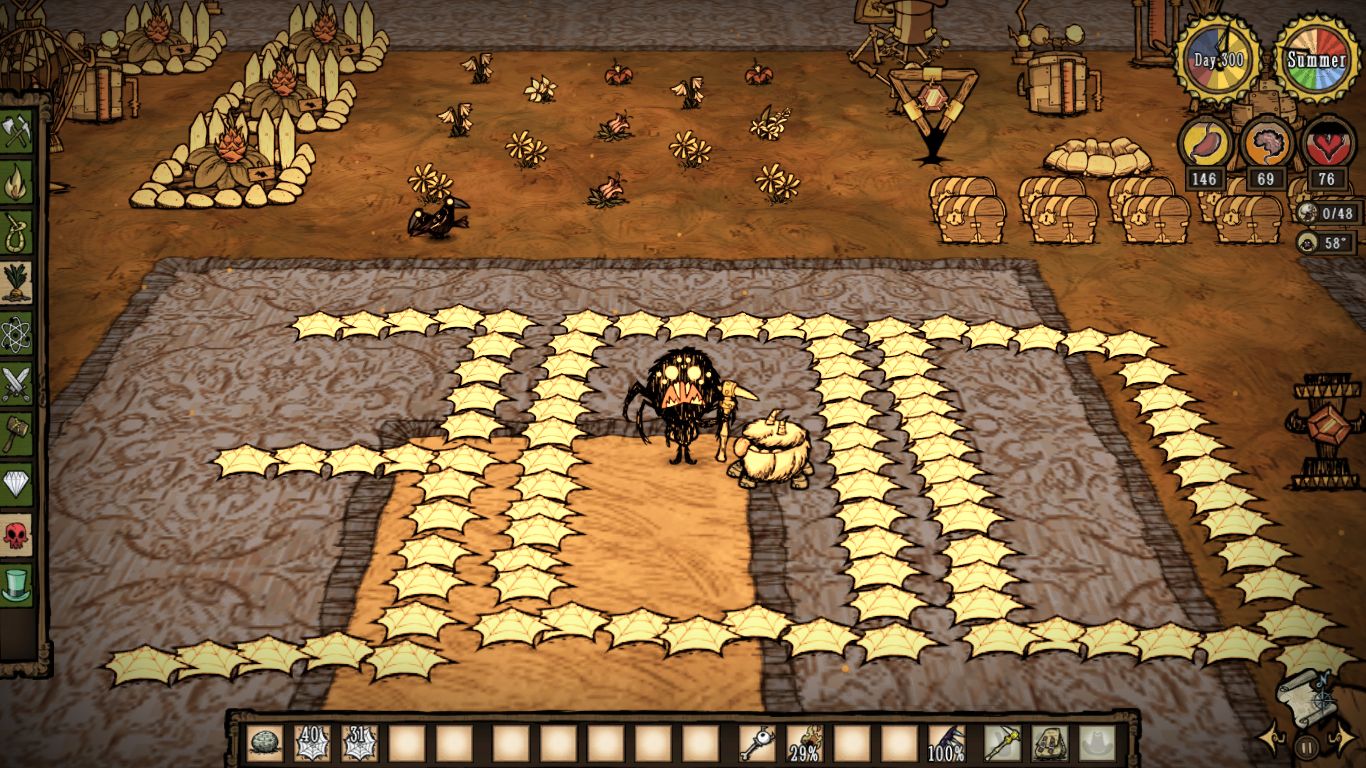Select the Survival tab with the rope knot
Viewport: 1366px width, 768px height.
pyautogui.click(x=17, y=233)
